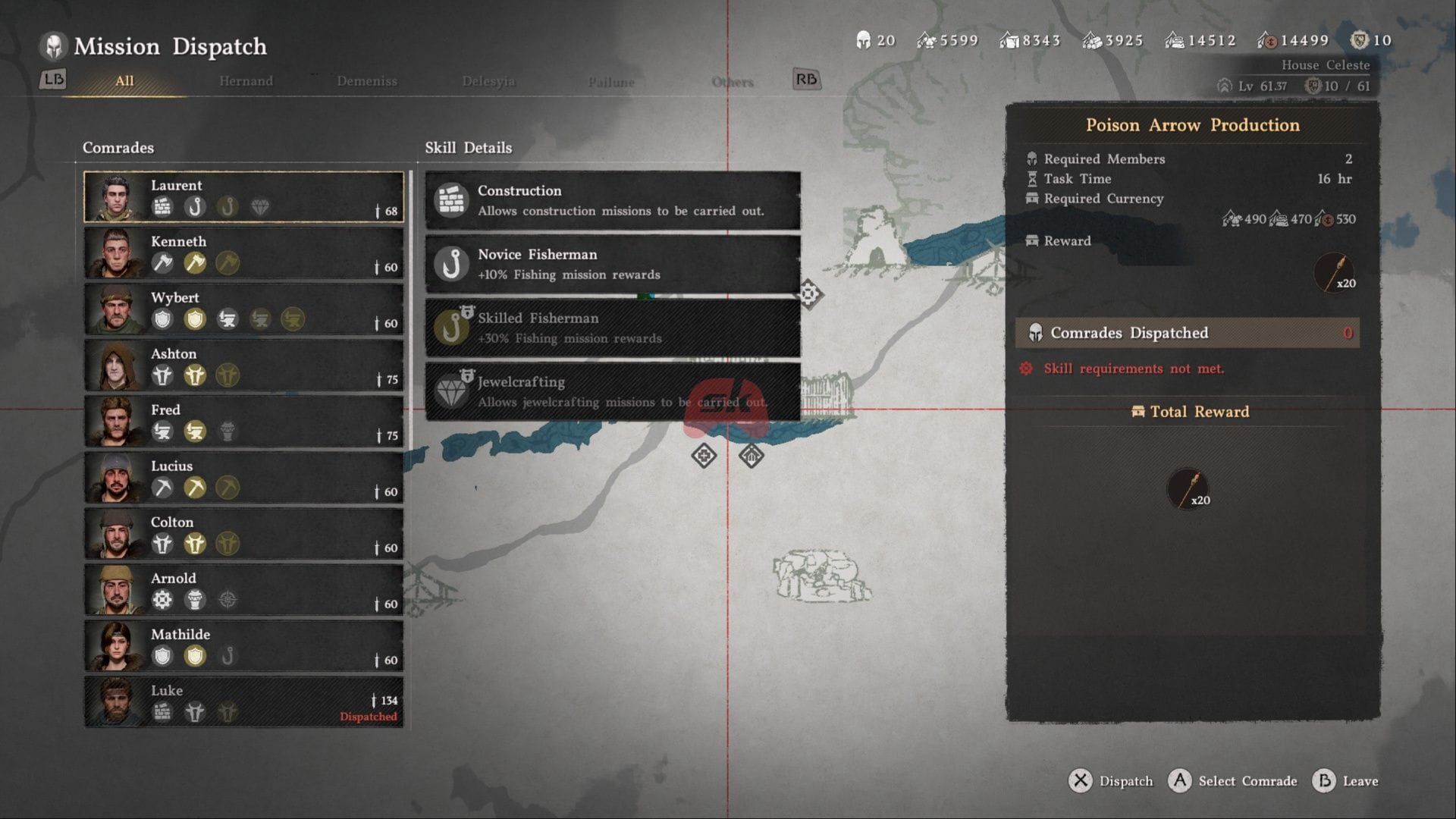
Task: Pick Colton's row in the list
Action: click(x=243, y=533)
